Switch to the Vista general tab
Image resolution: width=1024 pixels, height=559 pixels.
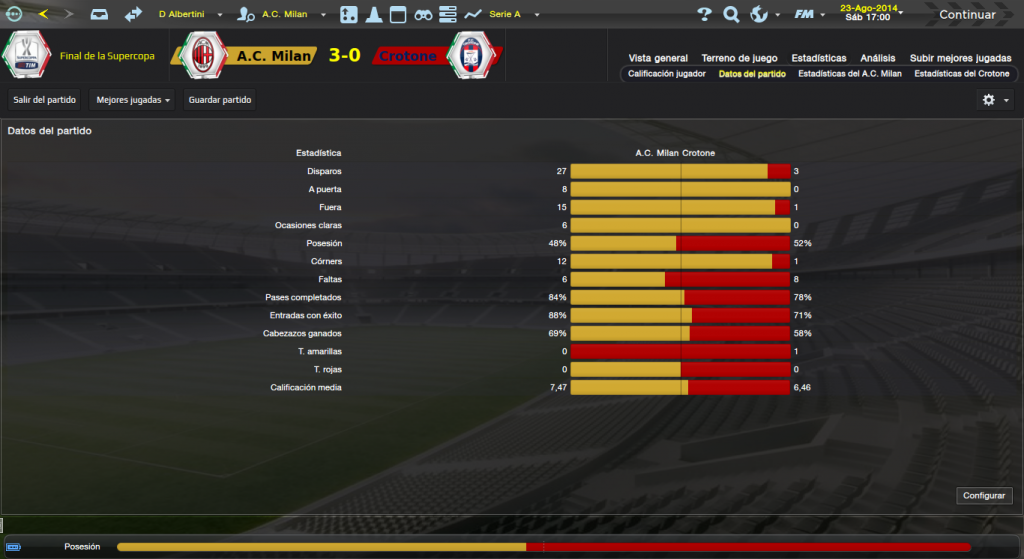658,58
